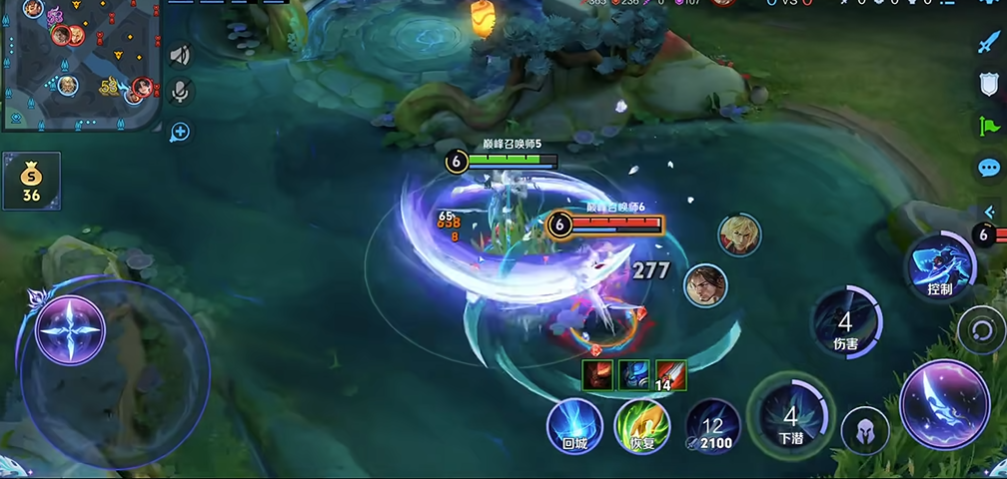The width and height of the screenshot is (1007, 479).
Task: Send the green flag gather signal
Action: [x=989, y=127]
